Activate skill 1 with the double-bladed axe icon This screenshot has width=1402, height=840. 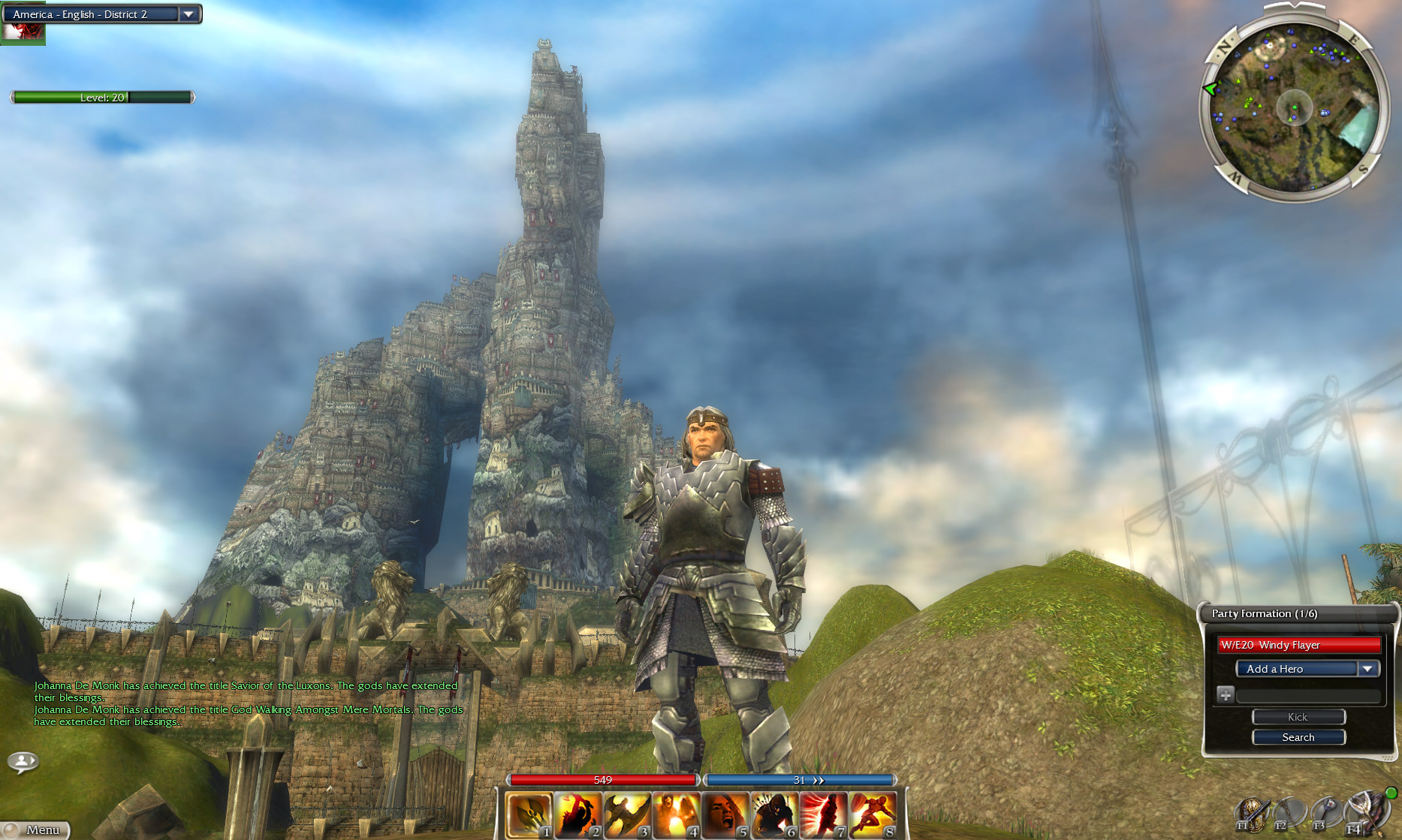[529, 816]
